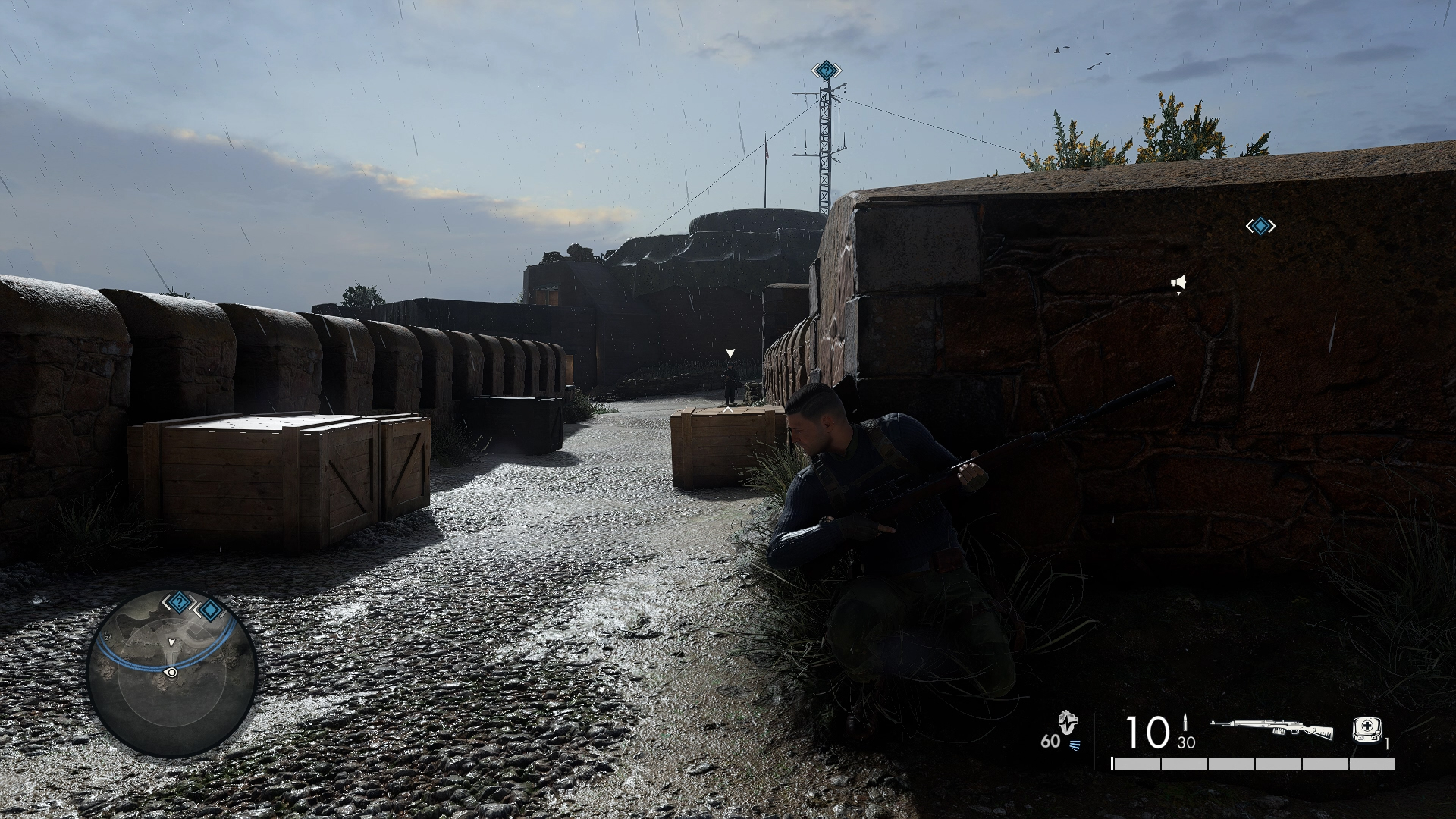
Task: Click the question-mark objective marker above the radio tower
Action: click(826, 71)
